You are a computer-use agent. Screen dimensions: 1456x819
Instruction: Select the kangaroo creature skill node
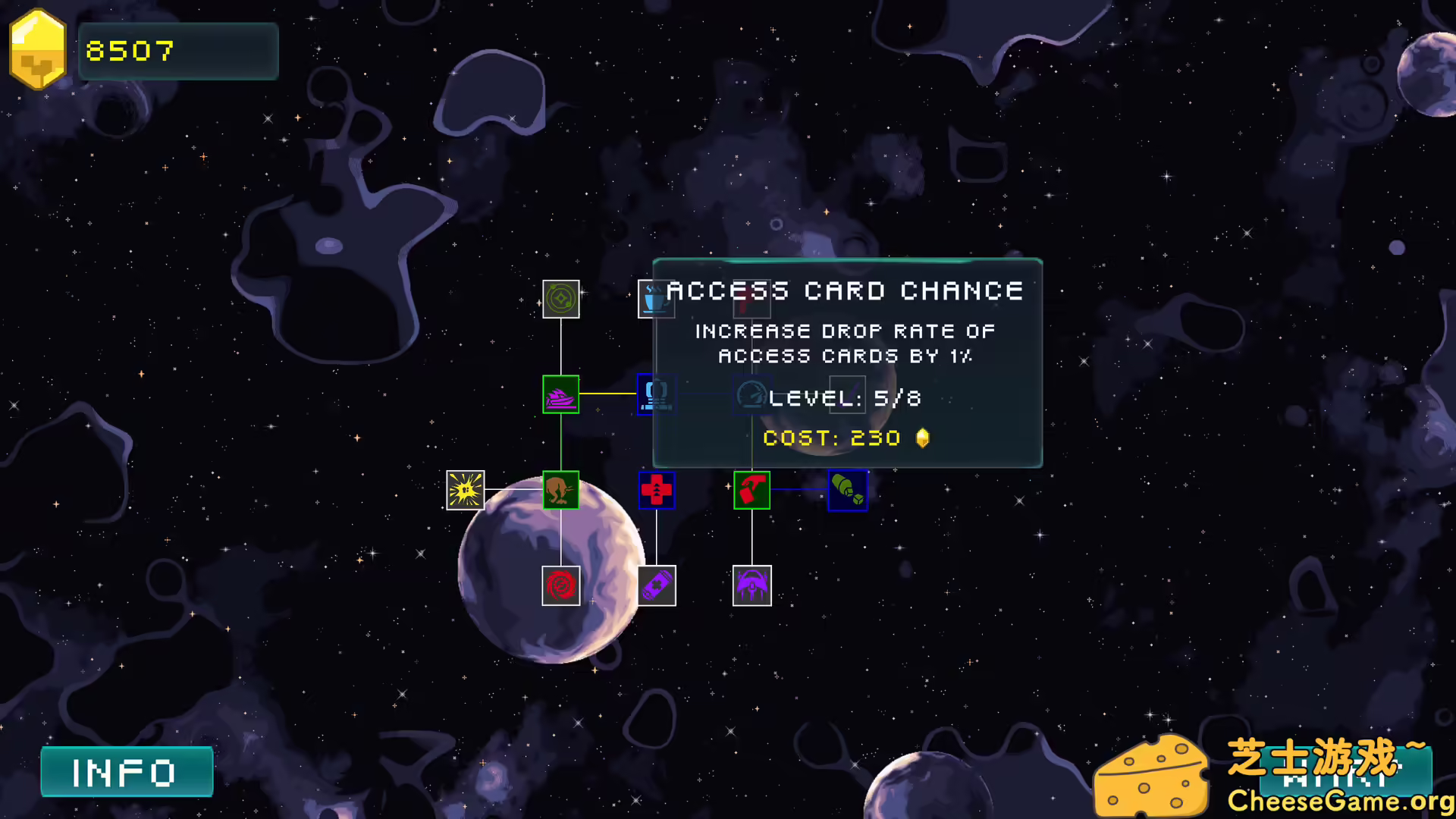tap(561, 491)
